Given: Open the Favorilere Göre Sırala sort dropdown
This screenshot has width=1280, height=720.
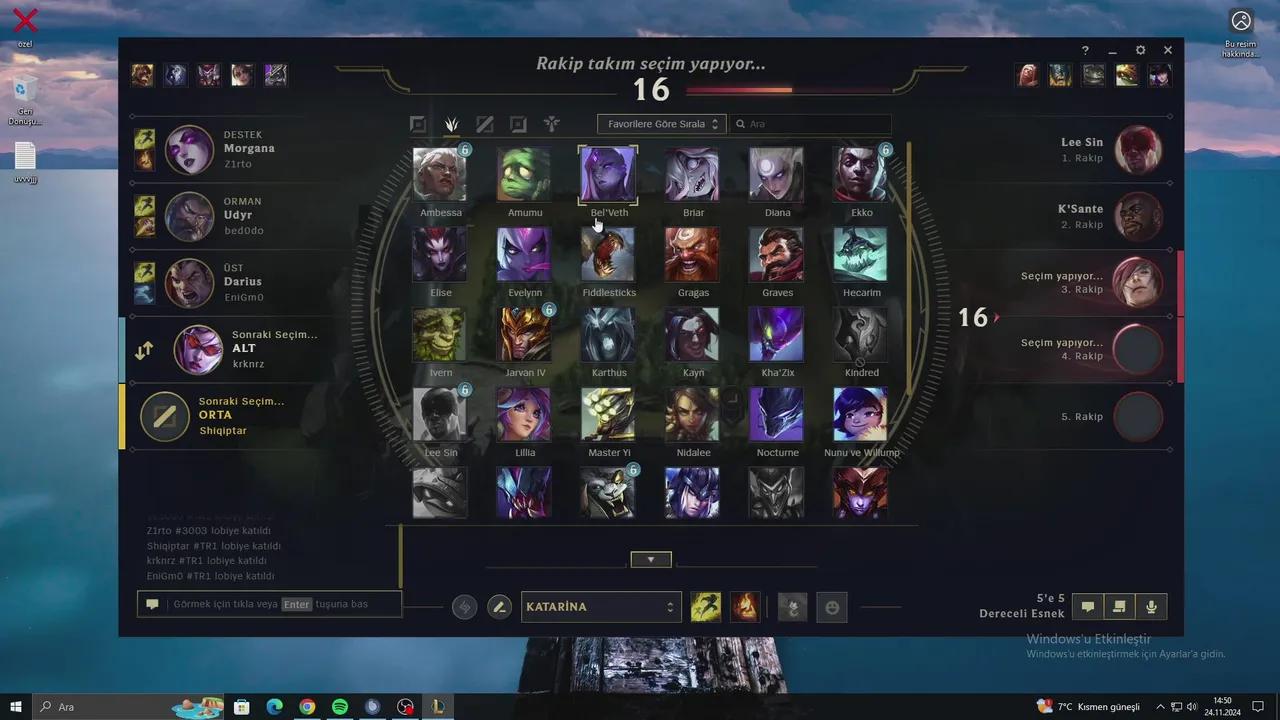Looking at the screenshot, I should (660, 123).
